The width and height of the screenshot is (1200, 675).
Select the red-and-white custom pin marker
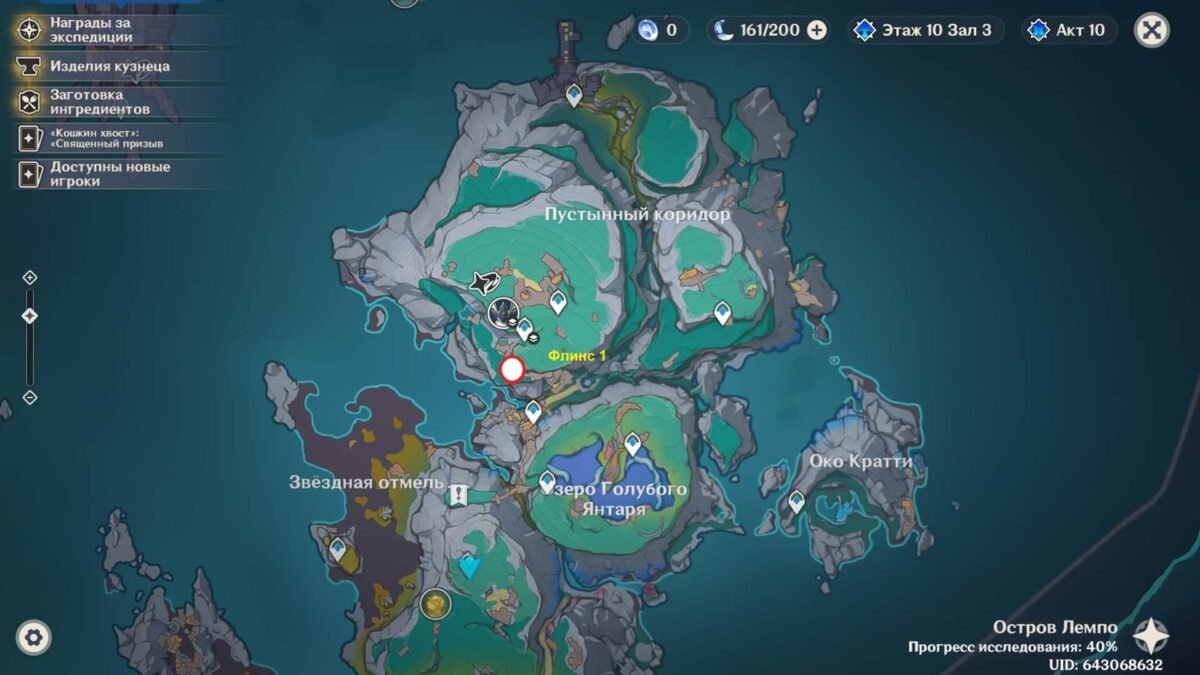point(512,370)
